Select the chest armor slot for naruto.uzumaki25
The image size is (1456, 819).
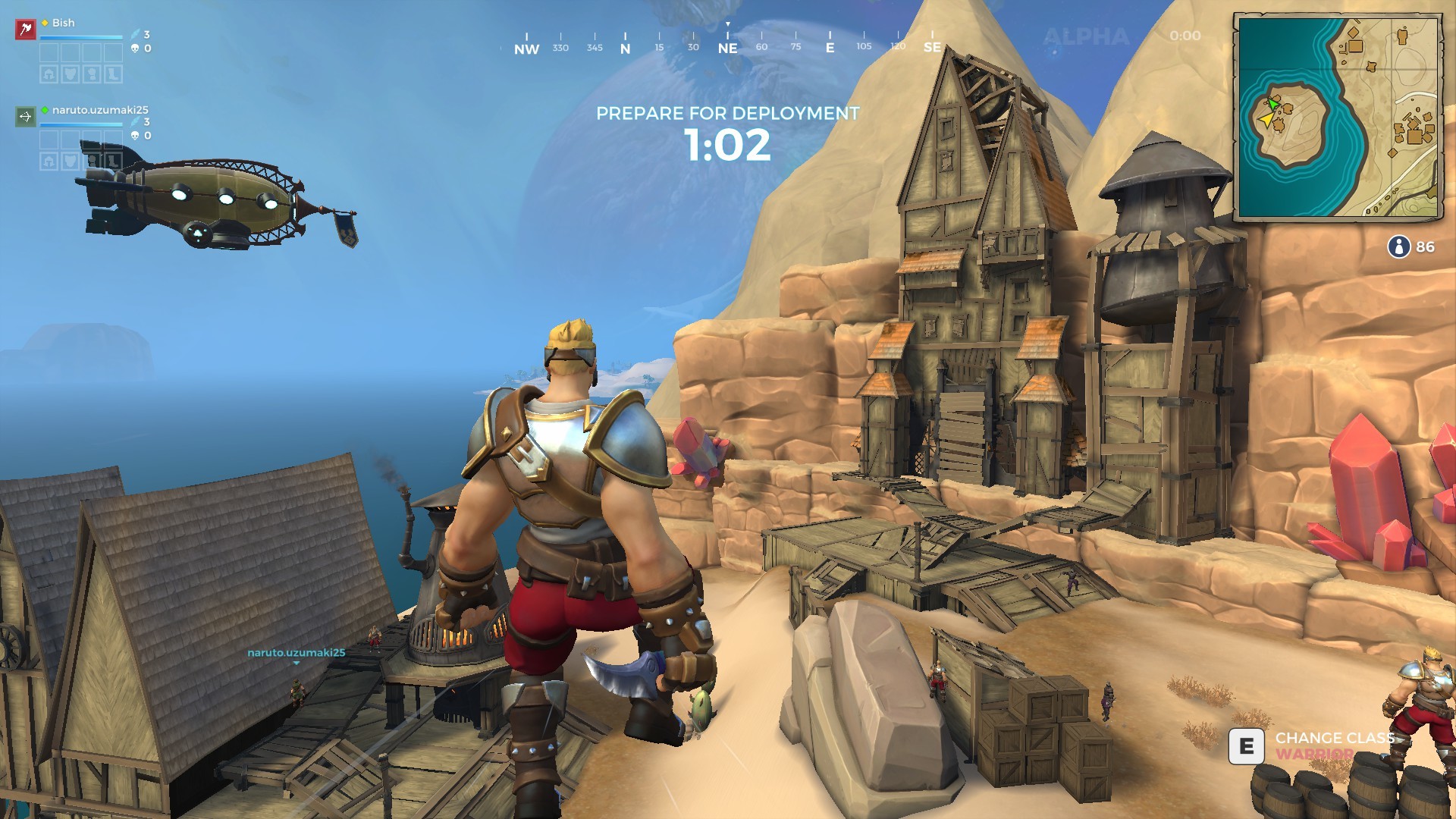pos(71,160)
